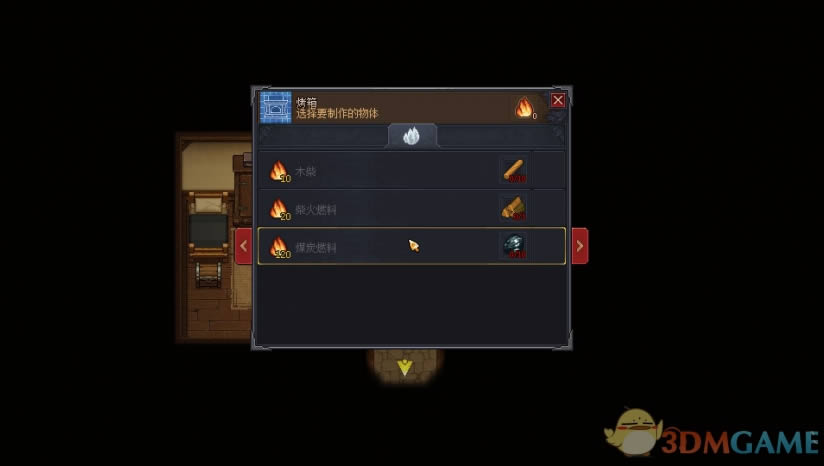Select the 木柴 fuel recipe row

412,171
